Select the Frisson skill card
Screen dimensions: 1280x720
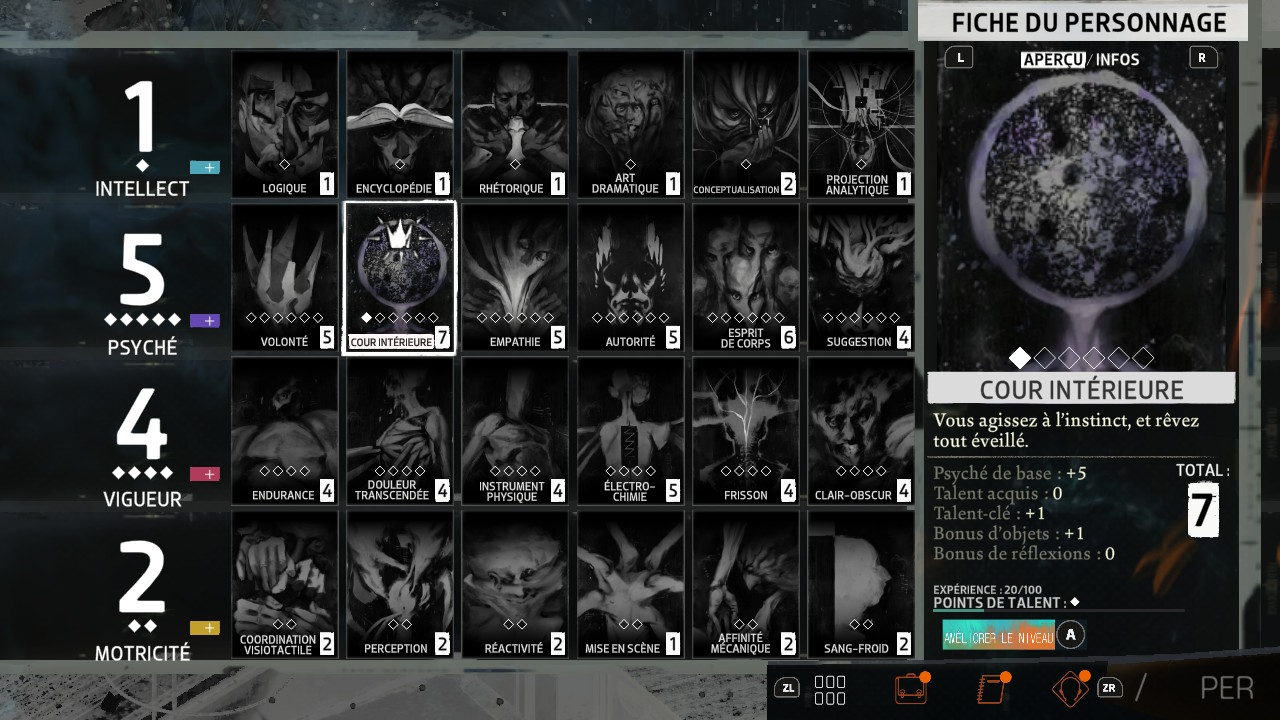(x=746, y=431)
